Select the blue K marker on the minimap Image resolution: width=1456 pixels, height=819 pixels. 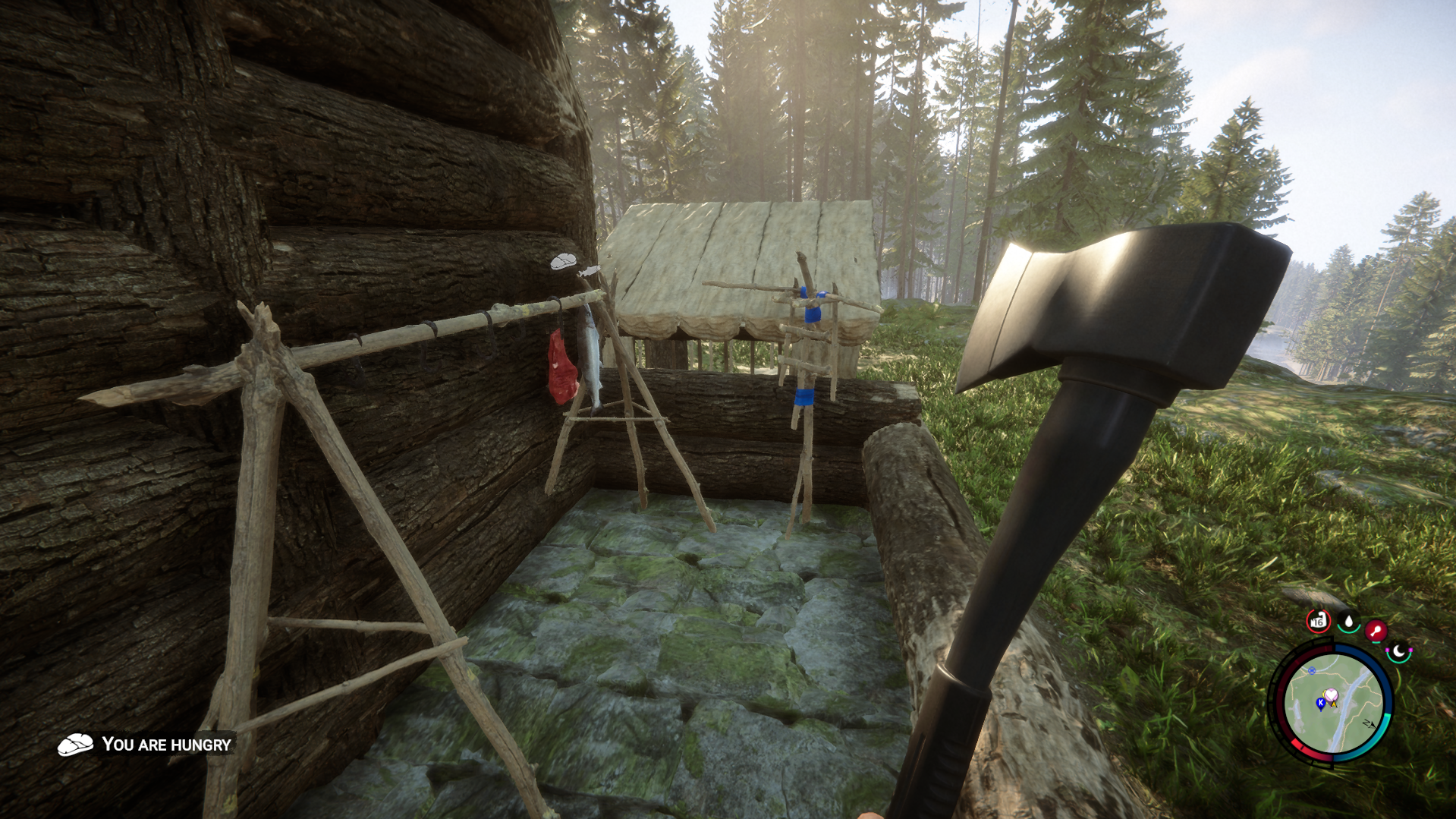coord(1321,703)
